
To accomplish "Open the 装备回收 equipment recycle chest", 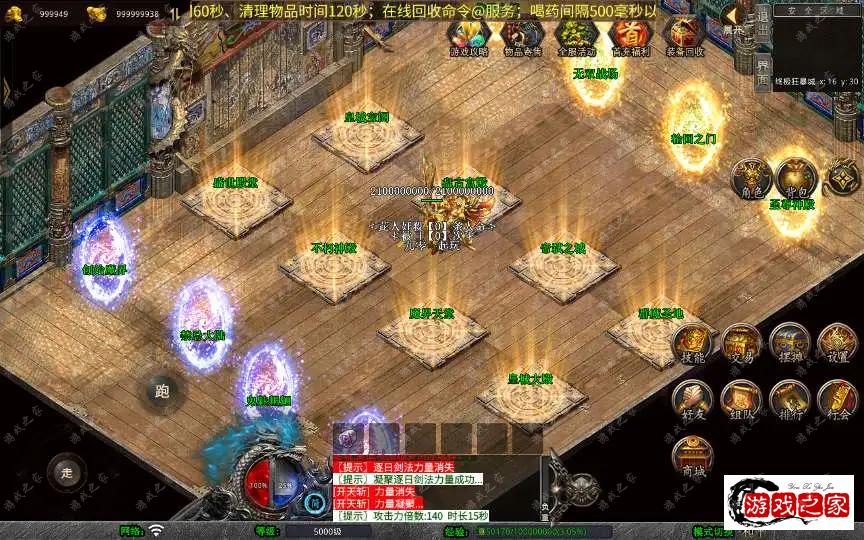I will pyautogui.click(x=684, y=37).
